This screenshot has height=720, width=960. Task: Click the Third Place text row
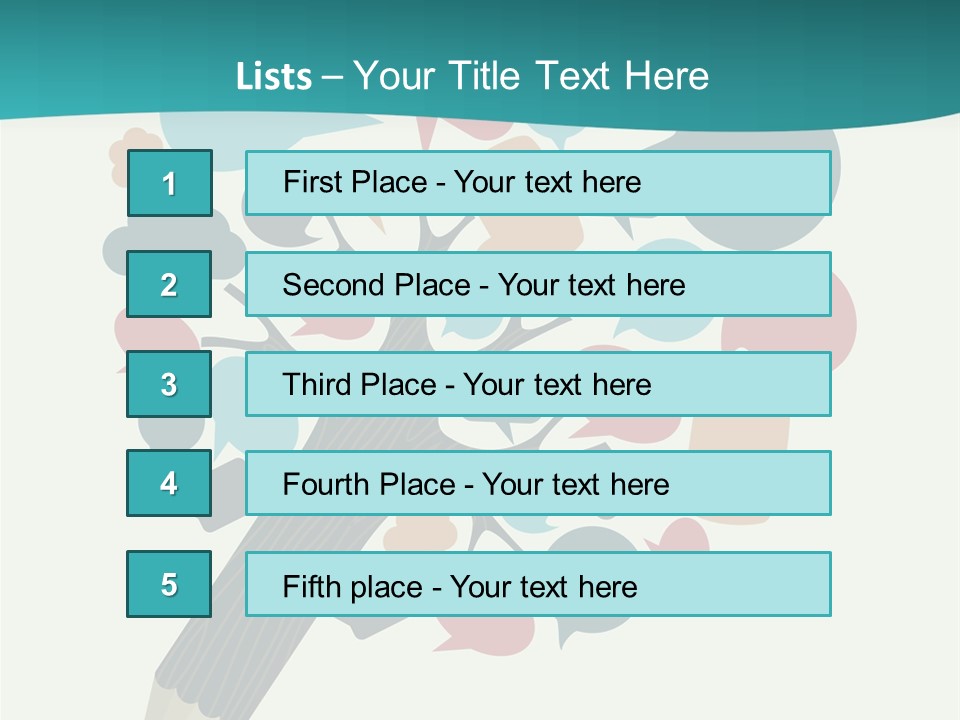coord(538,384)
